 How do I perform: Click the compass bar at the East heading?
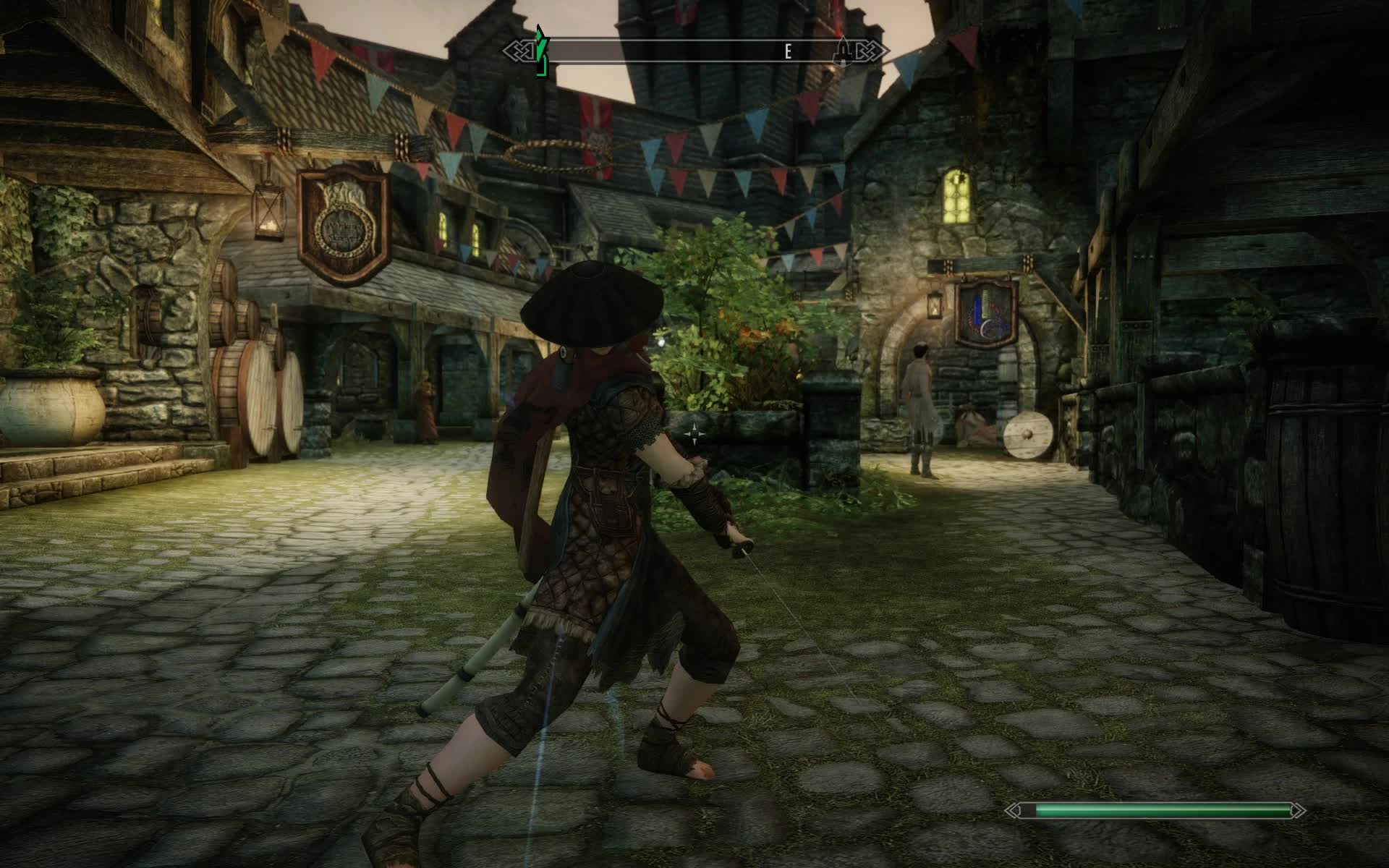[x=788, y=51]
